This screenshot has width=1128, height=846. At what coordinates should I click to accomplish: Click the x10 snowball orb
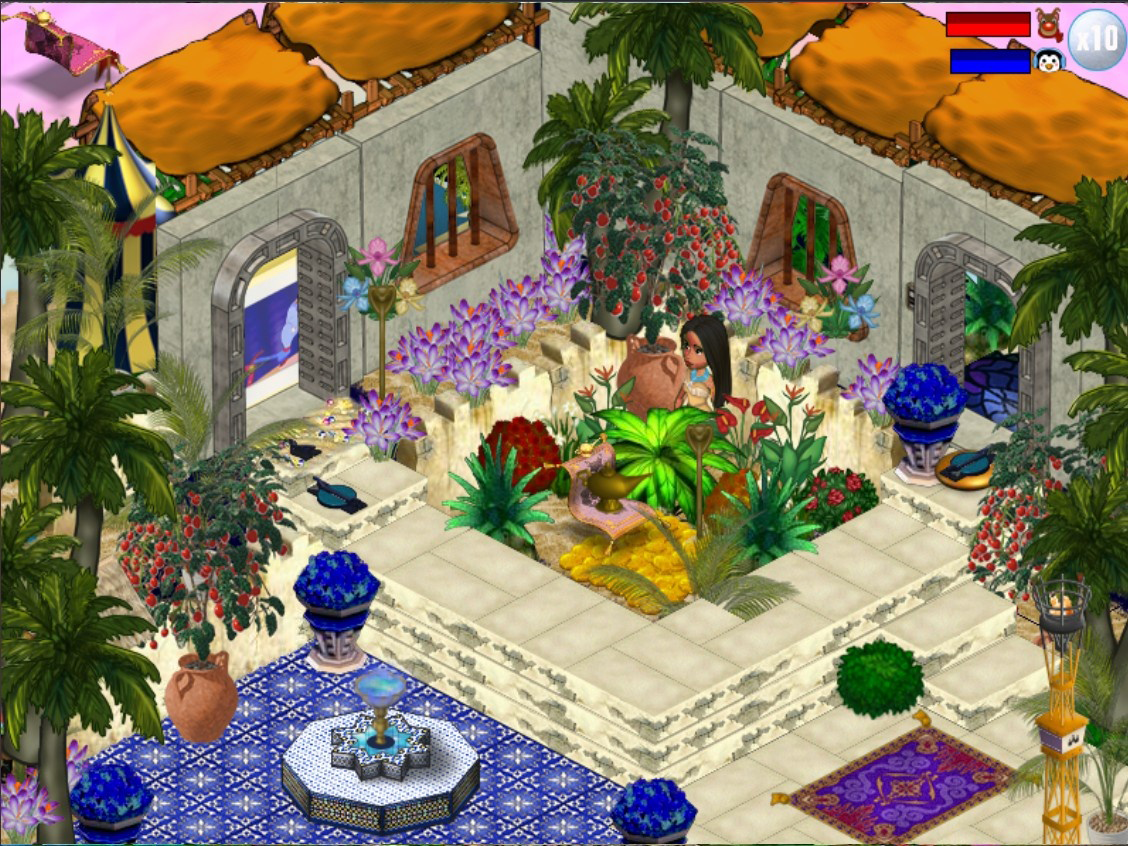click(x=1097, y=40)
